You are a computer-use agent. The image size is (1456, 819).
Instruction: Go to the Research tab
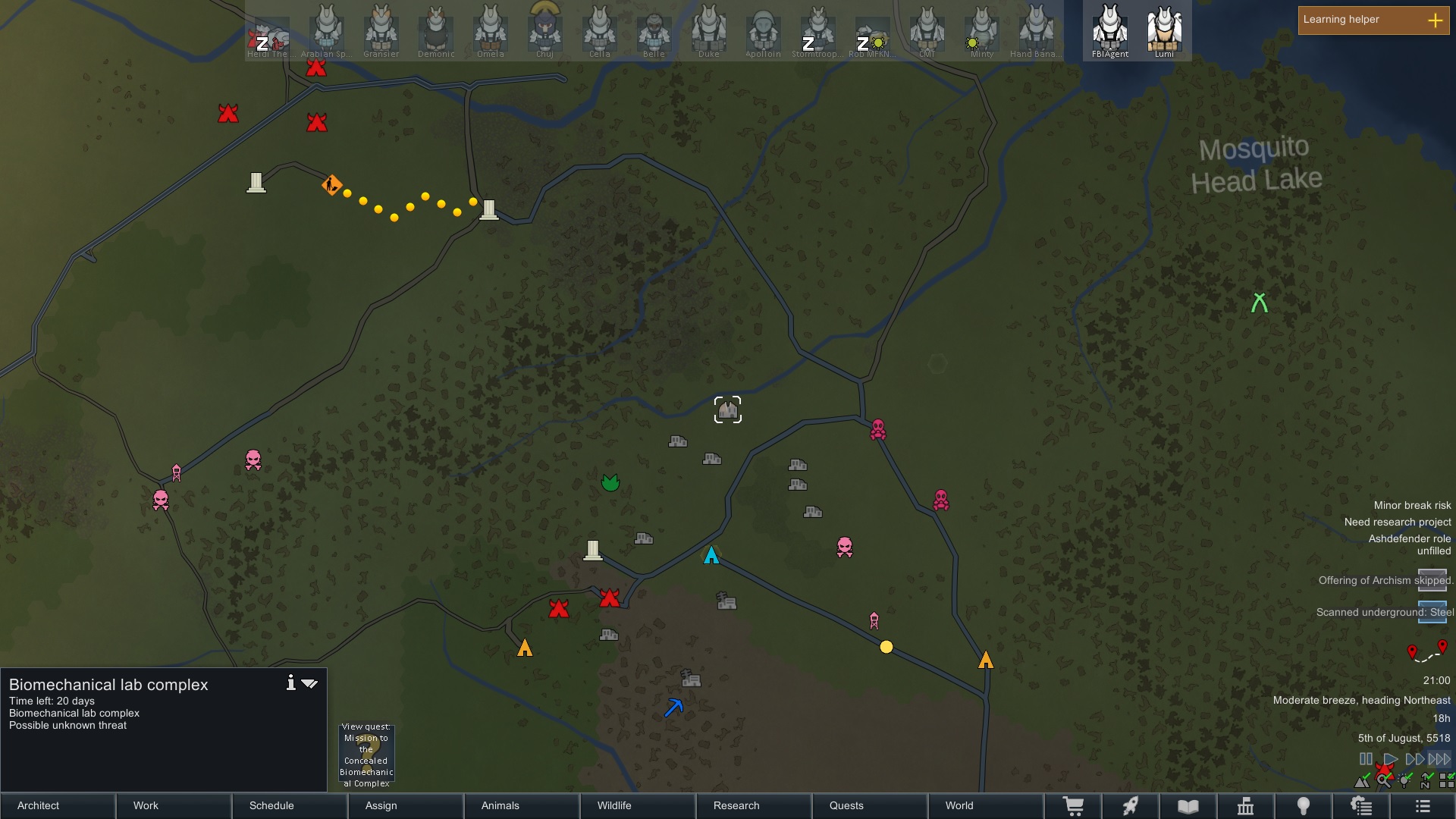pos(754,805)
